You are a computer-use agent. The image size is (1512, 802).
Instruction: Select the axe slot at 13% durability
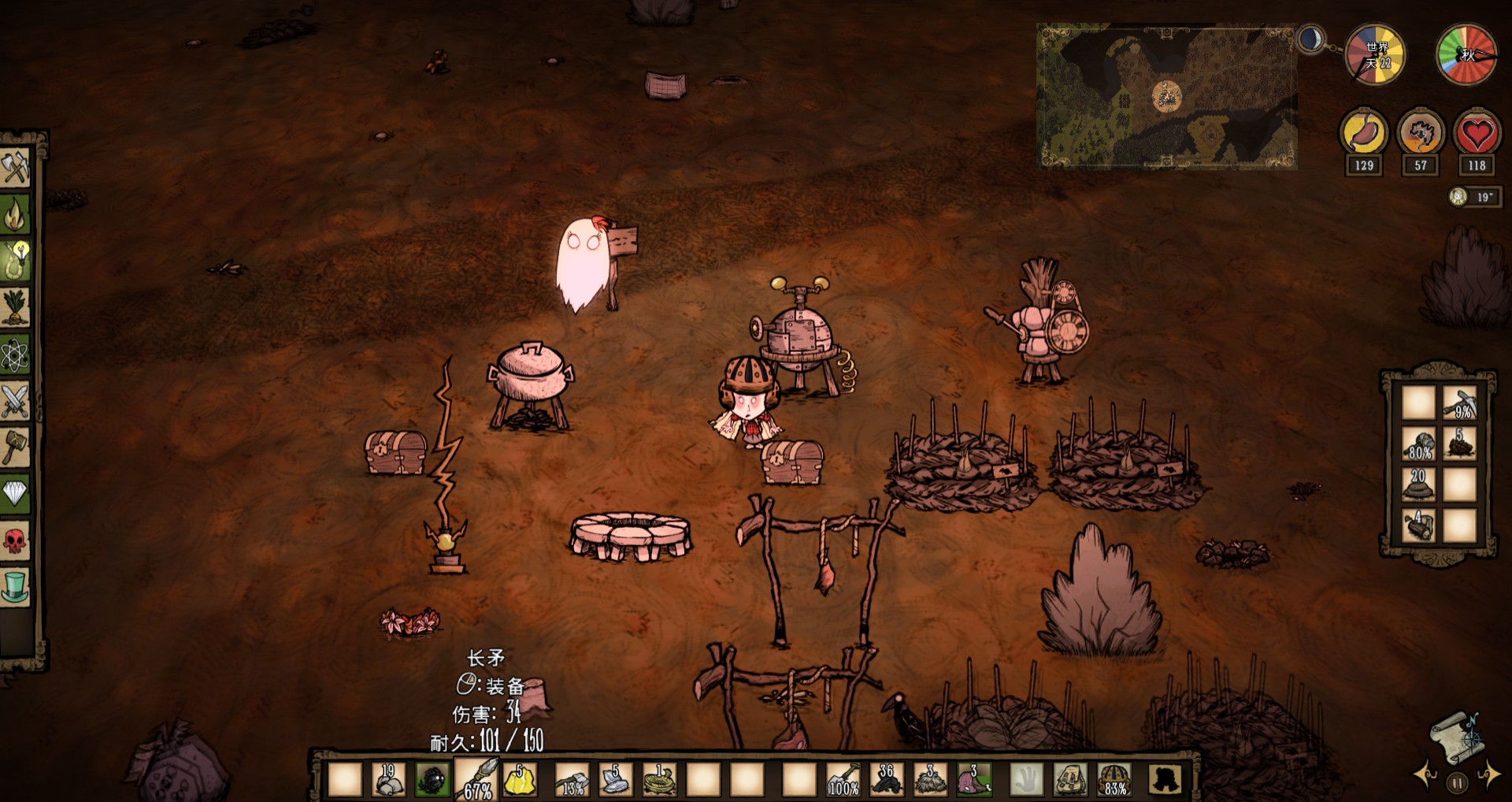[572, 779]
